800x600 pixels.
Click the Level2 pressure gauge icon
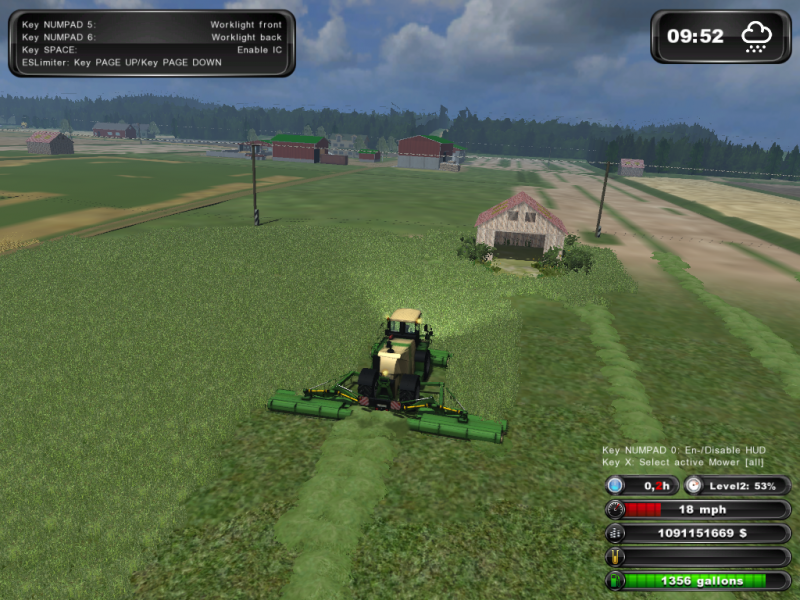point(694,485)
